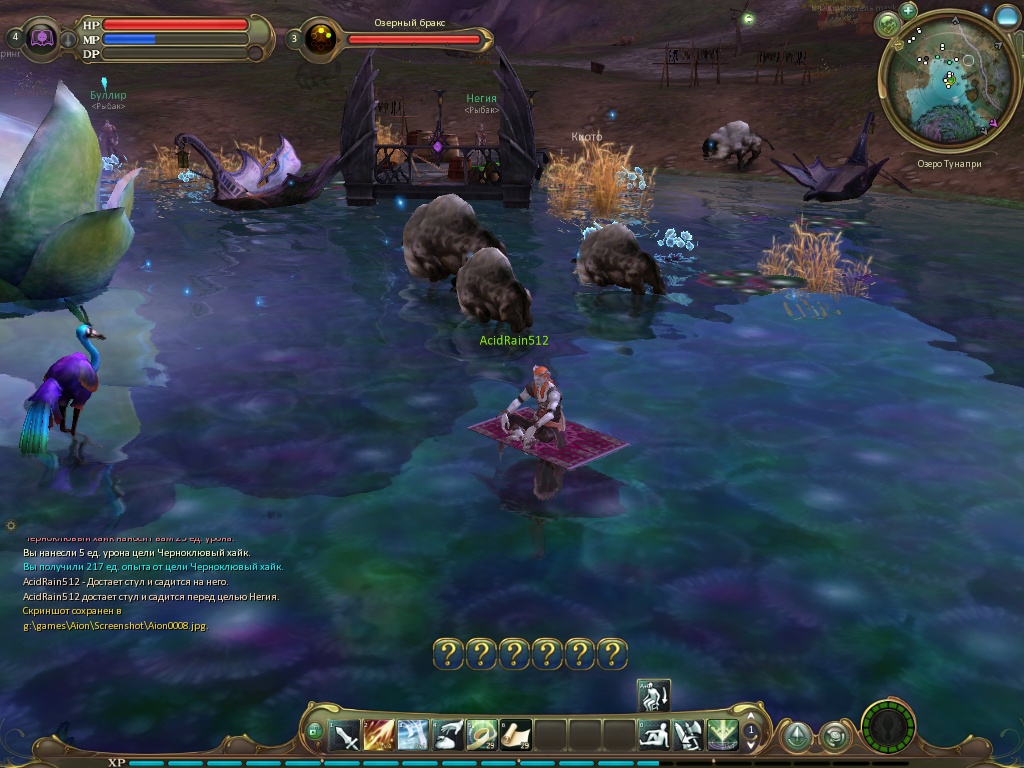Use the green arrows skill icon
The height and width of the screenshot is (768, 1024).
722,735
